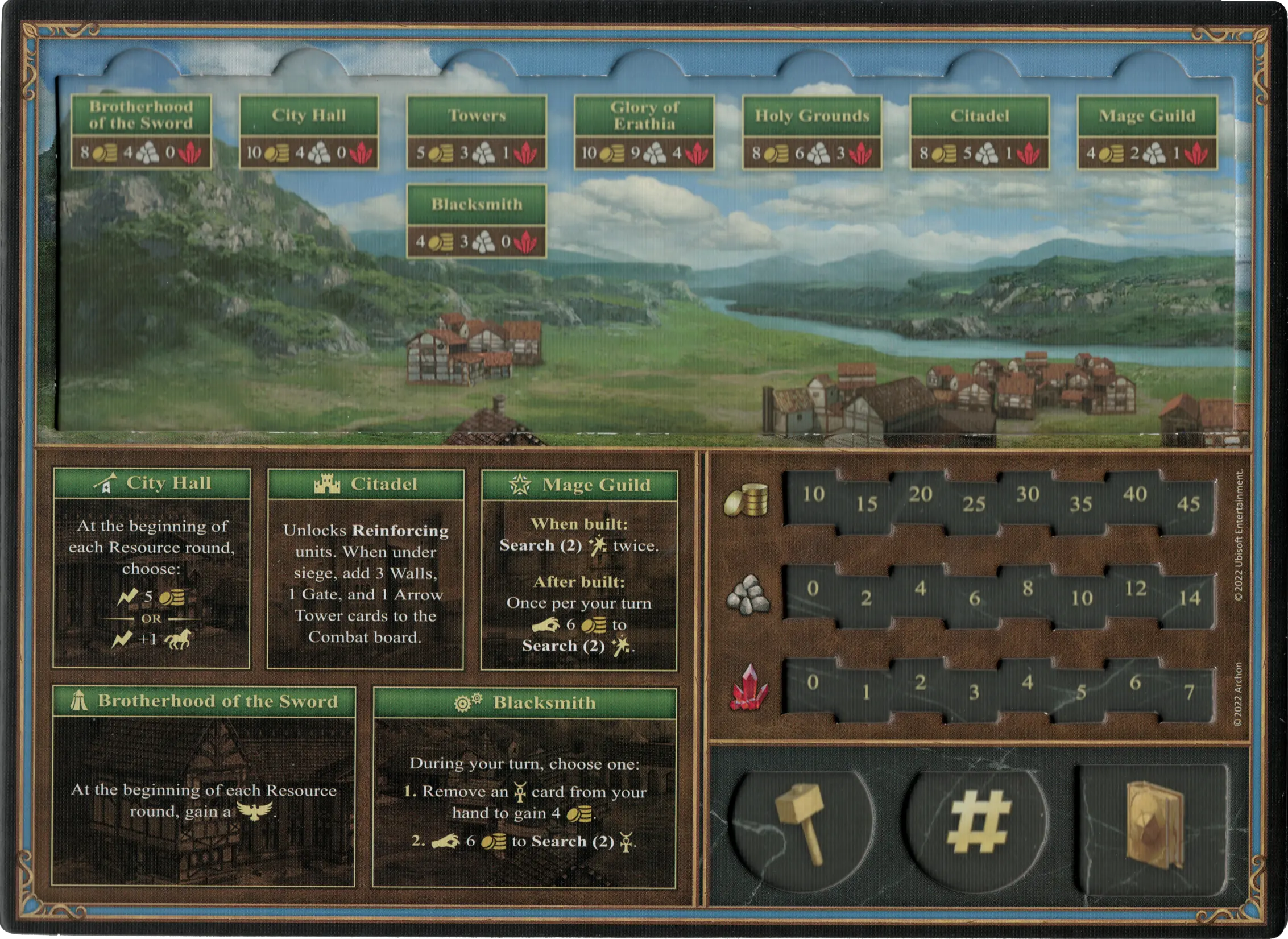
Task: Open the Brotherhood of the Sword effect panel
Action: tap(204, 787)
